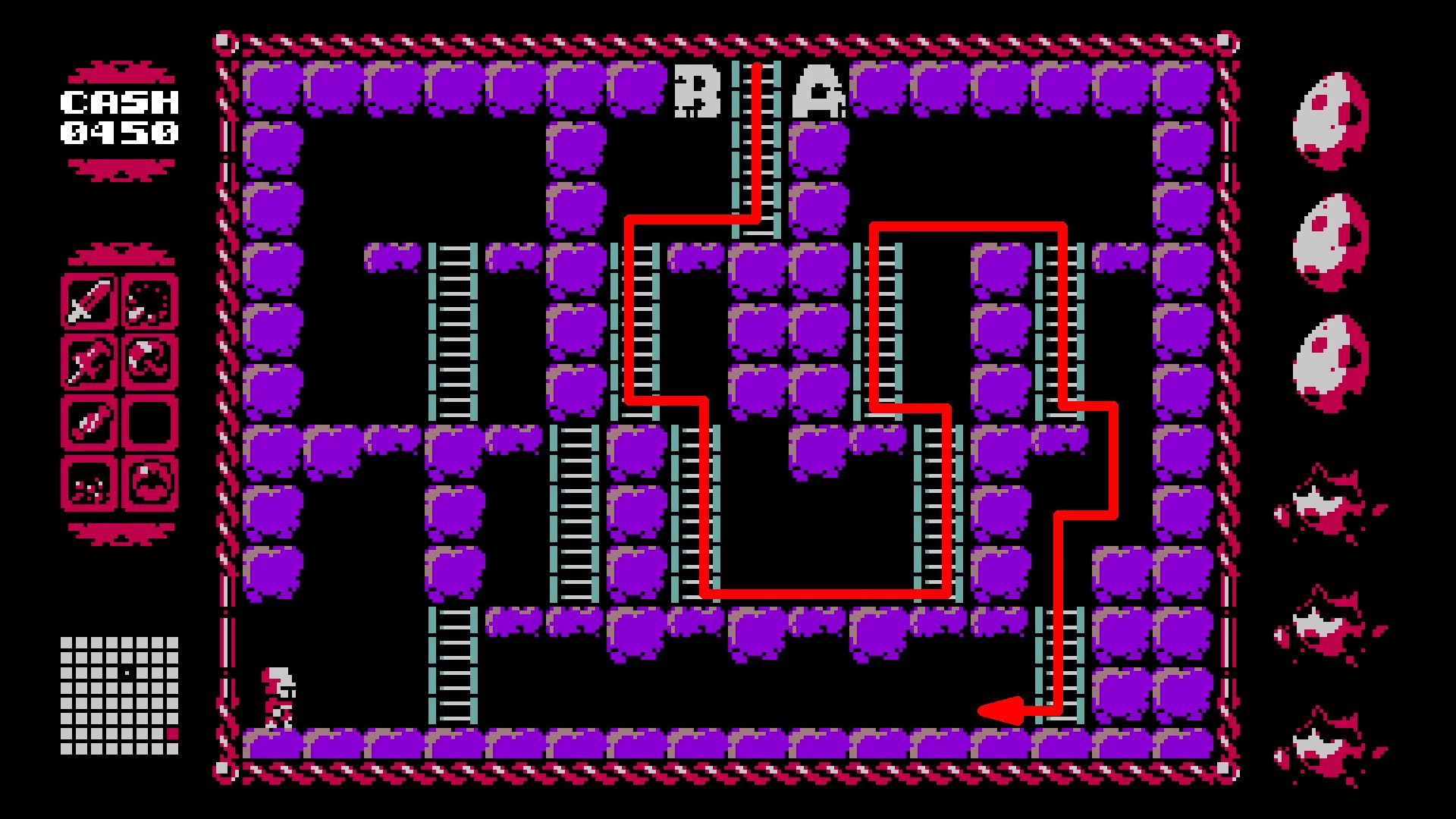Viewport: 1456px width, 819px height.
Task: Click the letter A door marker
Action: pos(819,91)
